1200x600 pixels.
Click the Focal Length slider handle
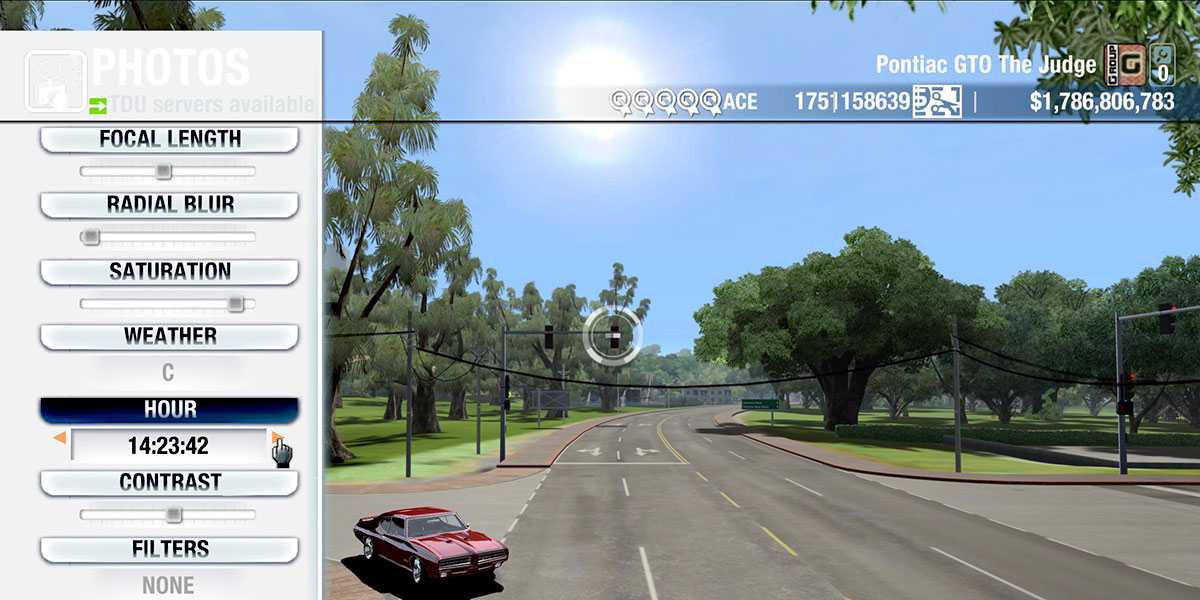164,172
